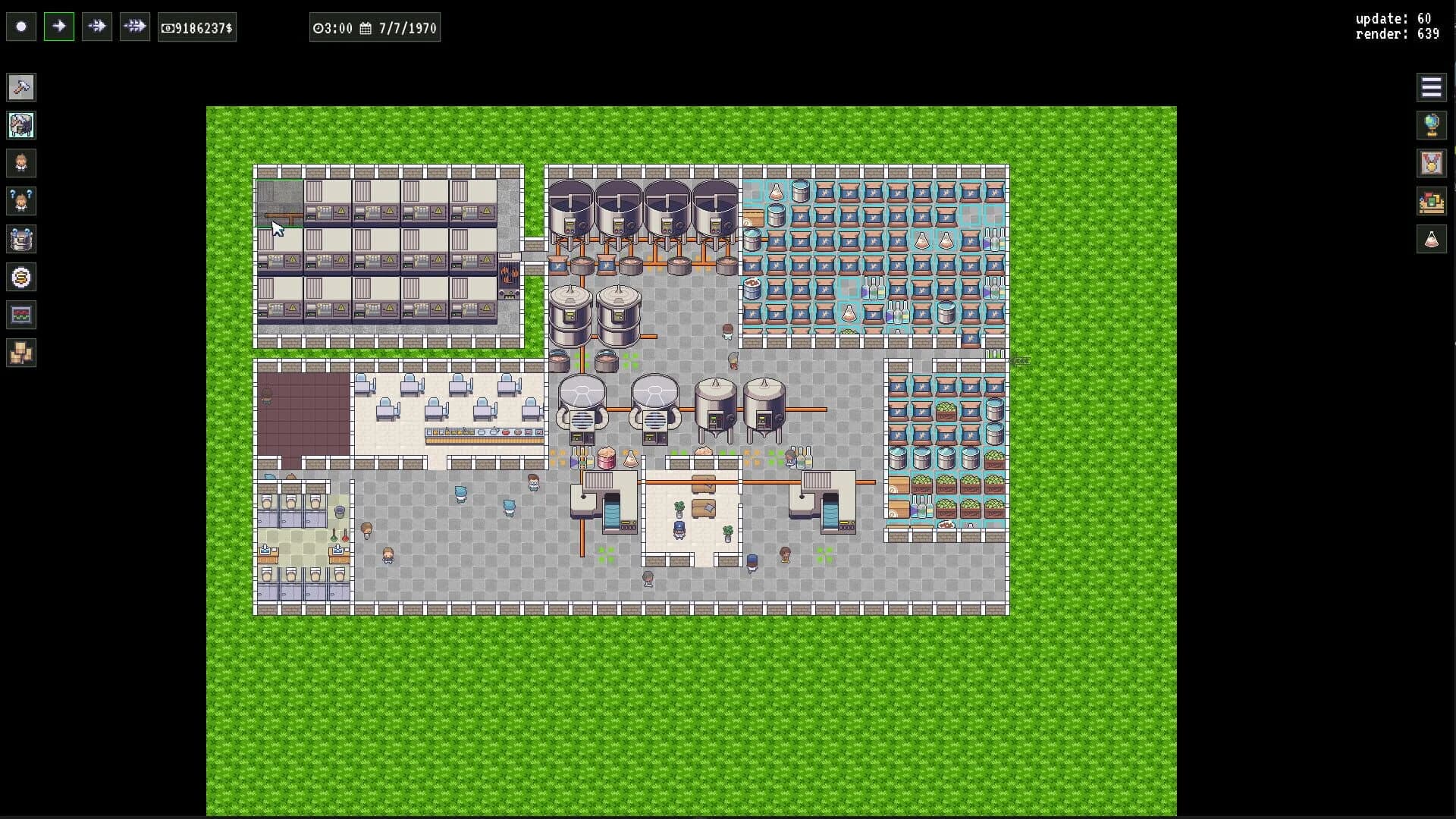Open the research desk panel
Viewport: 1456px width, 819px height.
click(x=1432, y=202)
